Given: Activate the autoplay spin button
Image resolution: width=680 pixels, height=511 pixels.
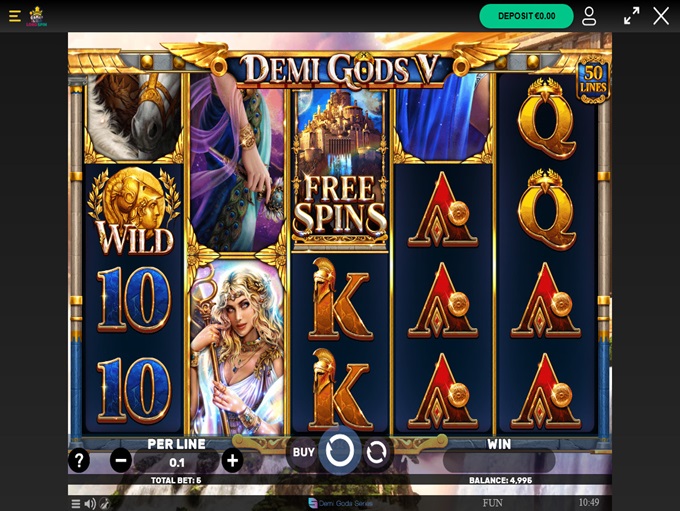Looking at the screenshot, I should click(x=377, y=453).
